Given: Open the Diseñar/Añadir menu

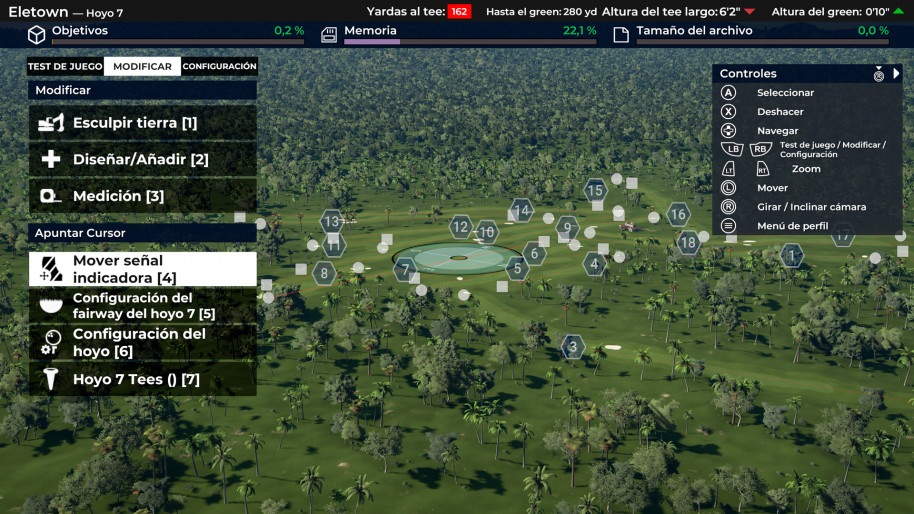Looking at the screenshot, I should point(142,160).
